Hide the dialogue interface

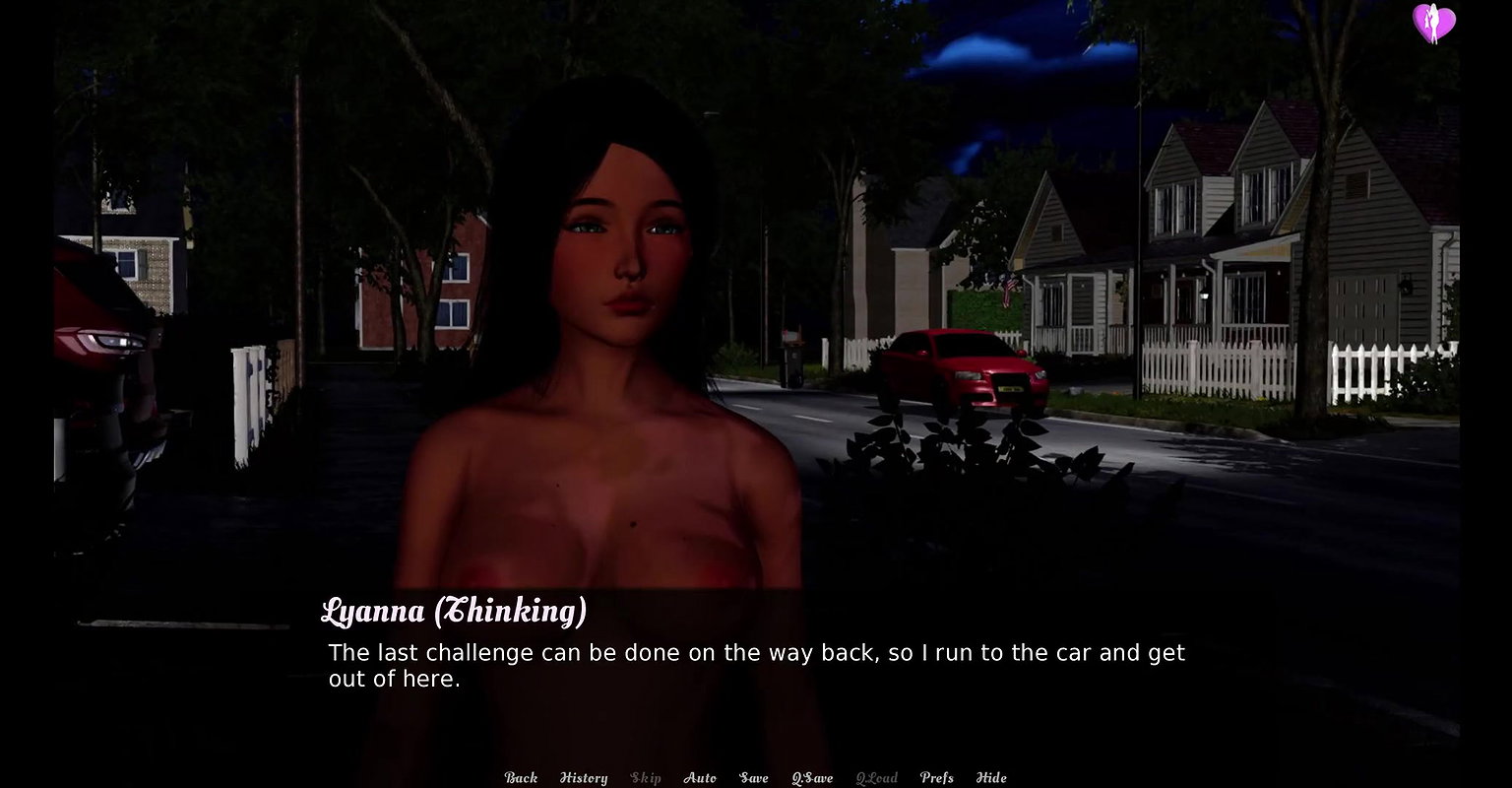click(991, 778)
